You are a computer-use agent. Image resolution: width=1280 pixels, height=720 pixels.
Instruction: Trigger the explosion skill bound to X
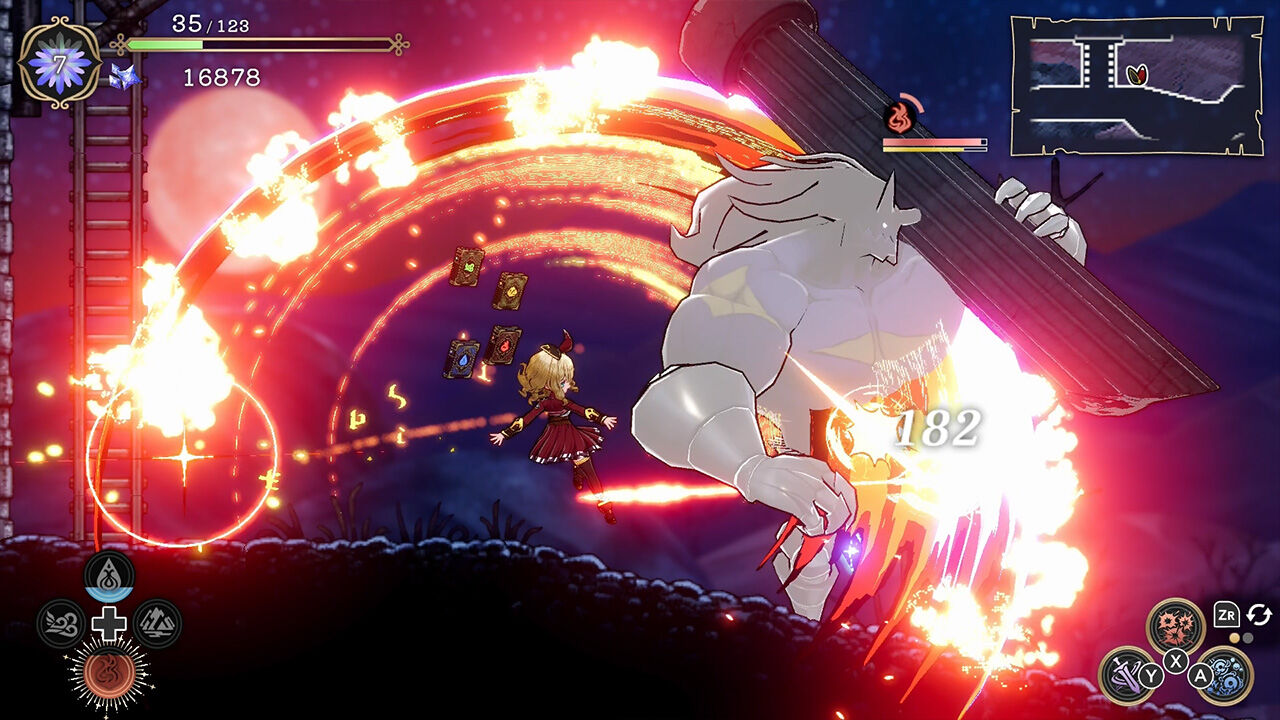(1175, 625)
